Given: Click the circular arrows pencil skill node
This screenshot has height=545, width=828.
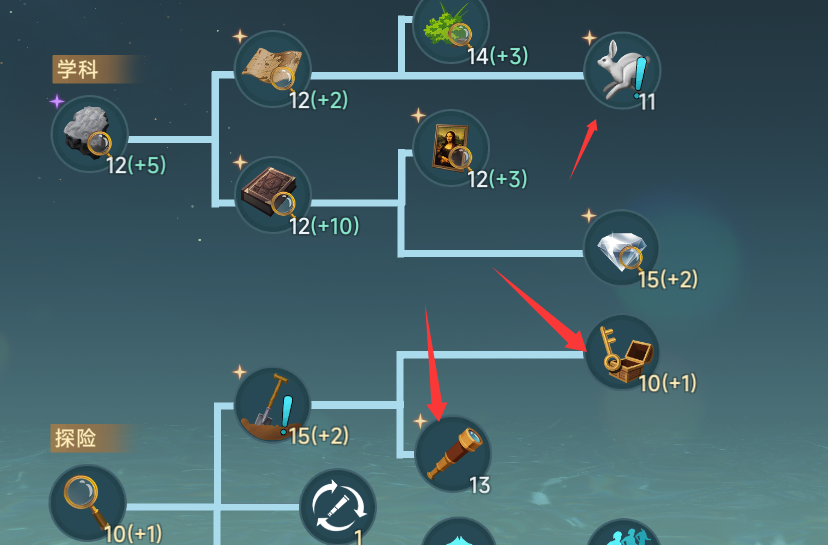Looking at the screenshot, I should tap(338, 506).
